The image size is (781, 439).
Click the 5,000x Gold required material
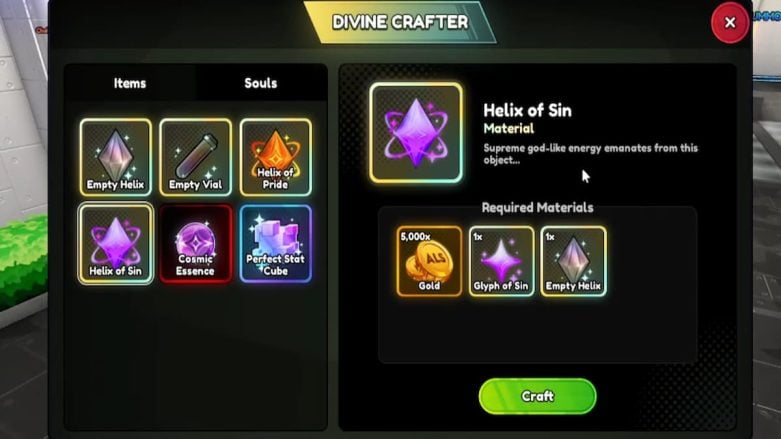pos(429,261)
